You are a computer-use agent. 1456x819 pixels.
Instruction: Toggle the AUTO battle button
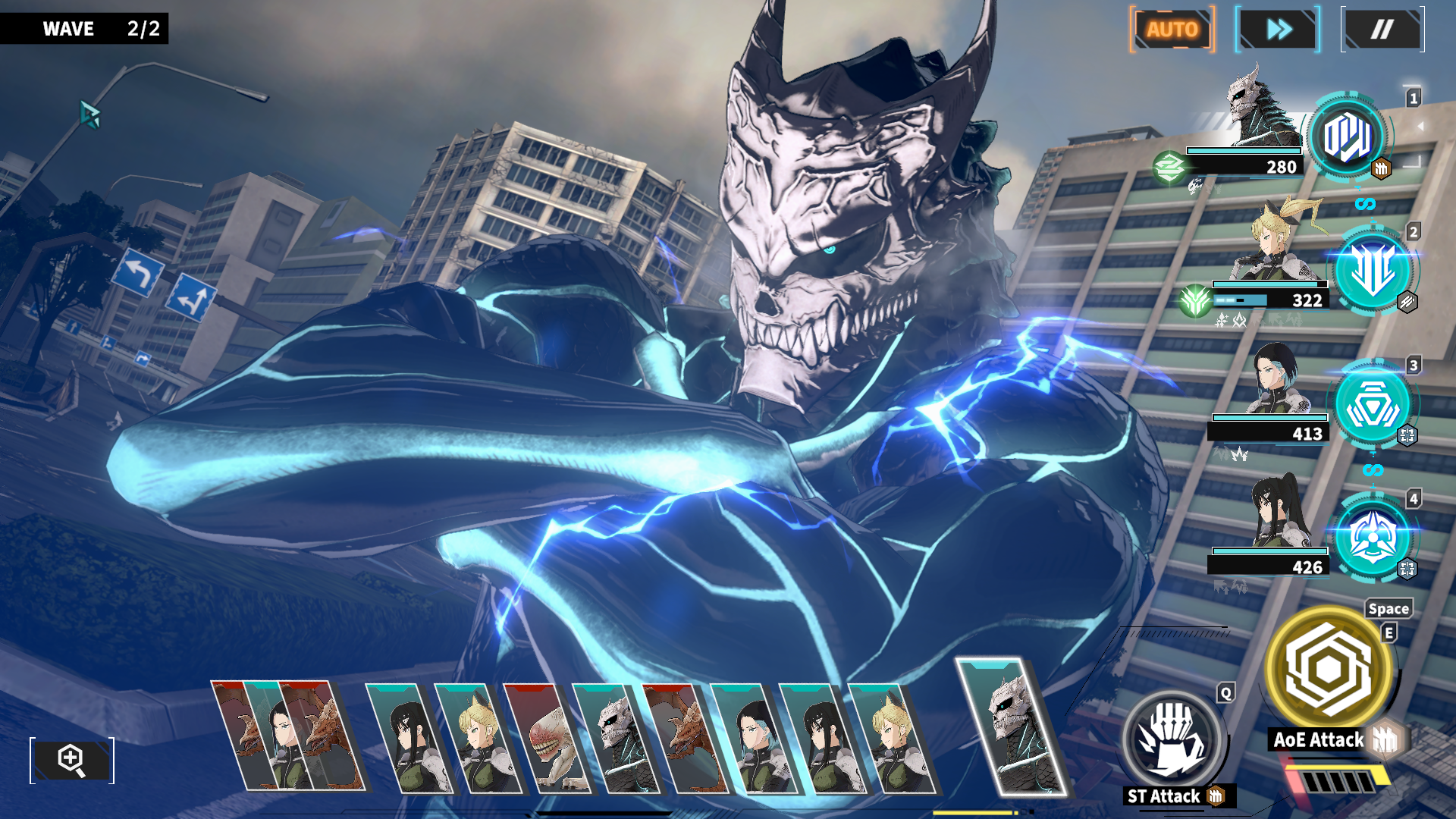[x=1172, y=30]
